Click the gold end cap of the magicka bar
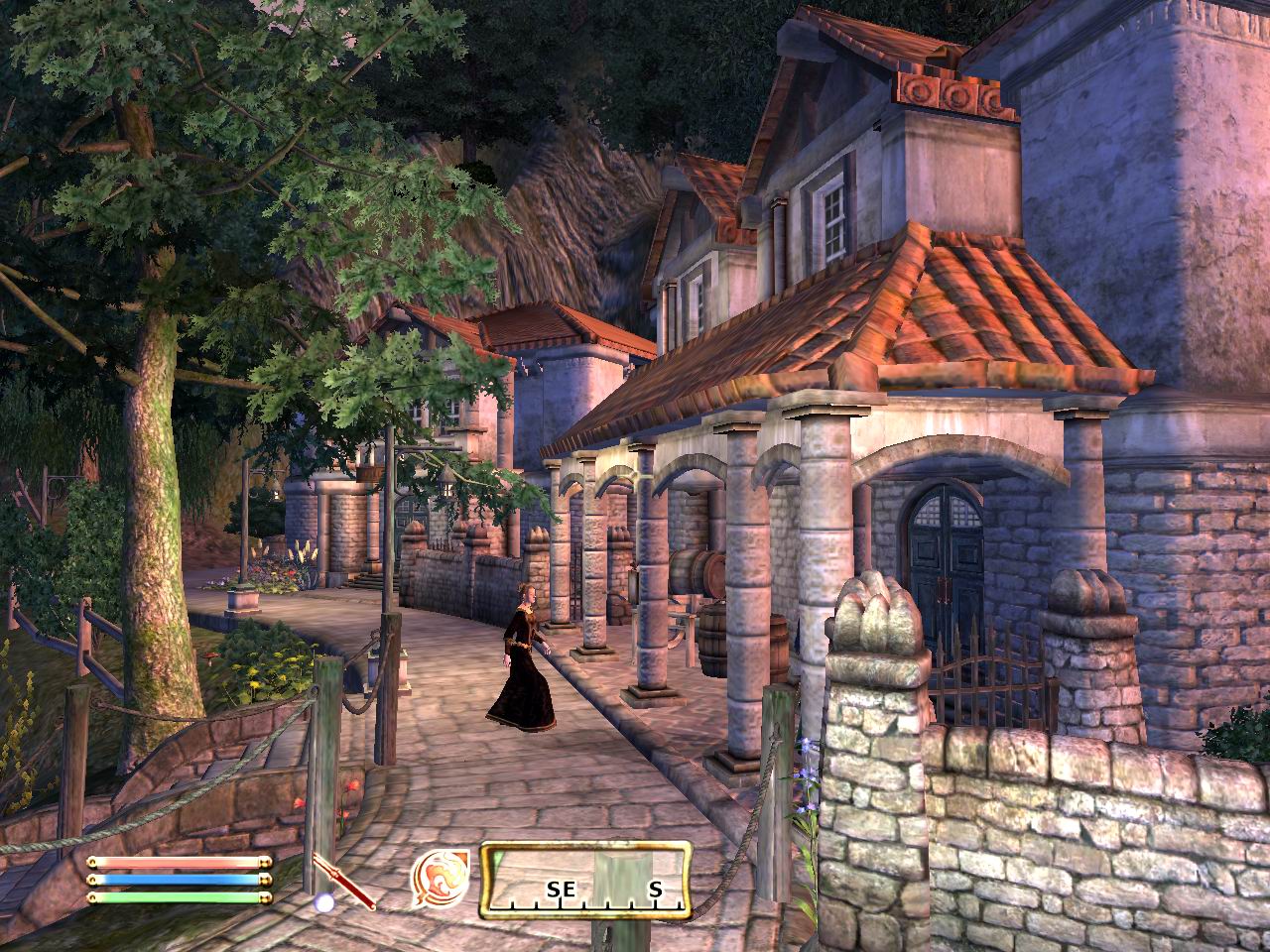Image resolution: width=1270 pixels, height=952 pixels. pos(268,882)
